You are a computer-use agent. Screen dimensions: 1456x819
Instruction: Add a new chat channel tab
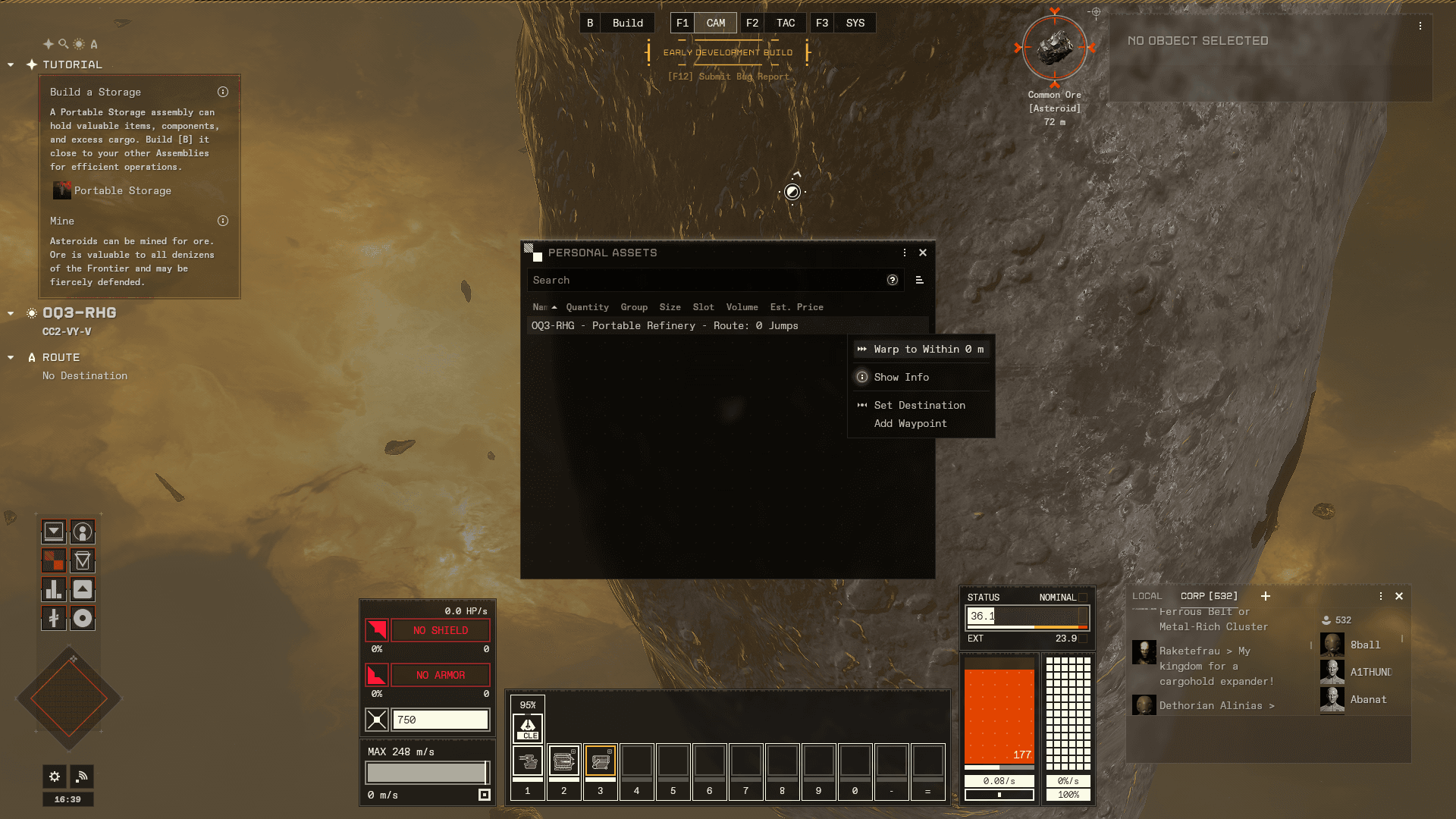[1265, 596]
